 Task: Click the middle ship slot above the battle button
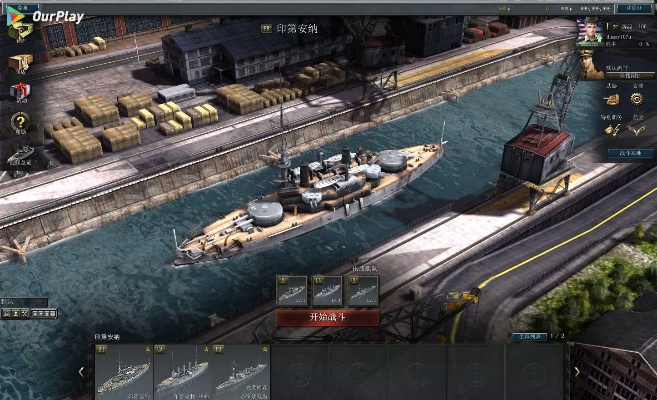[327, 290]
